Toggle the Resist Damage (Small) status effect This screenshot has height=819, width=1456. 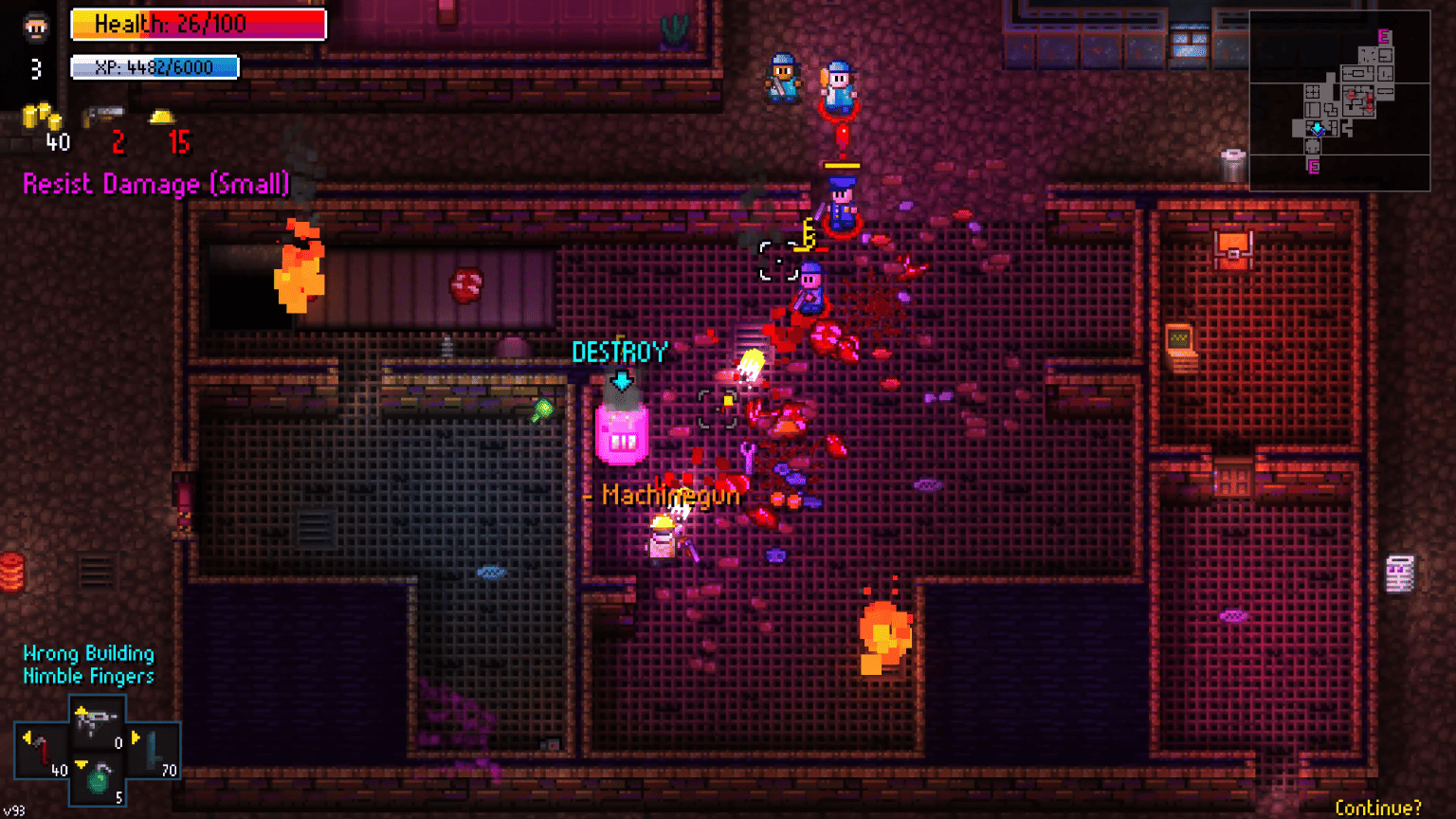click(156, 184)
